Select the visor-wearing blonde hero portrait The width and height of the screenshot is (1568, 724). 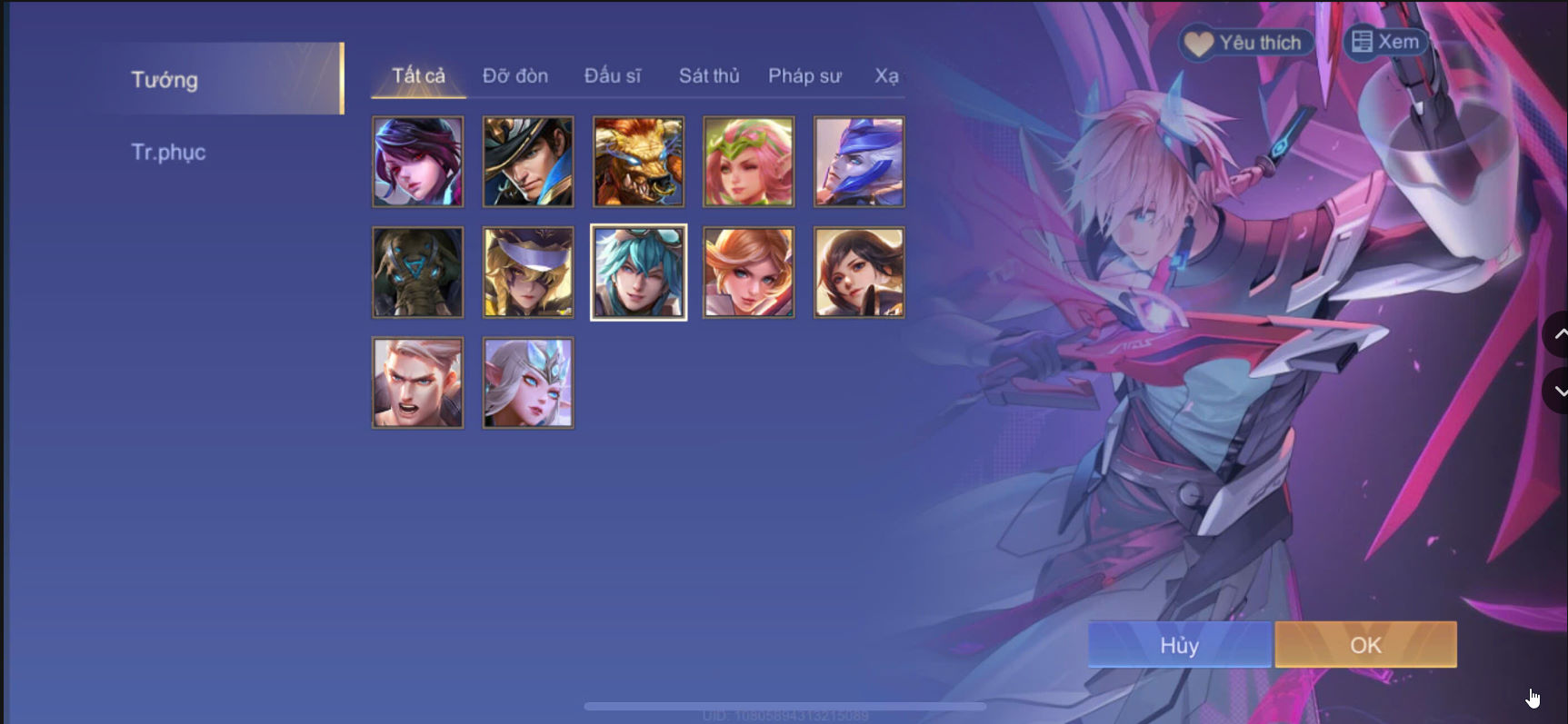[x=527, y=272]
